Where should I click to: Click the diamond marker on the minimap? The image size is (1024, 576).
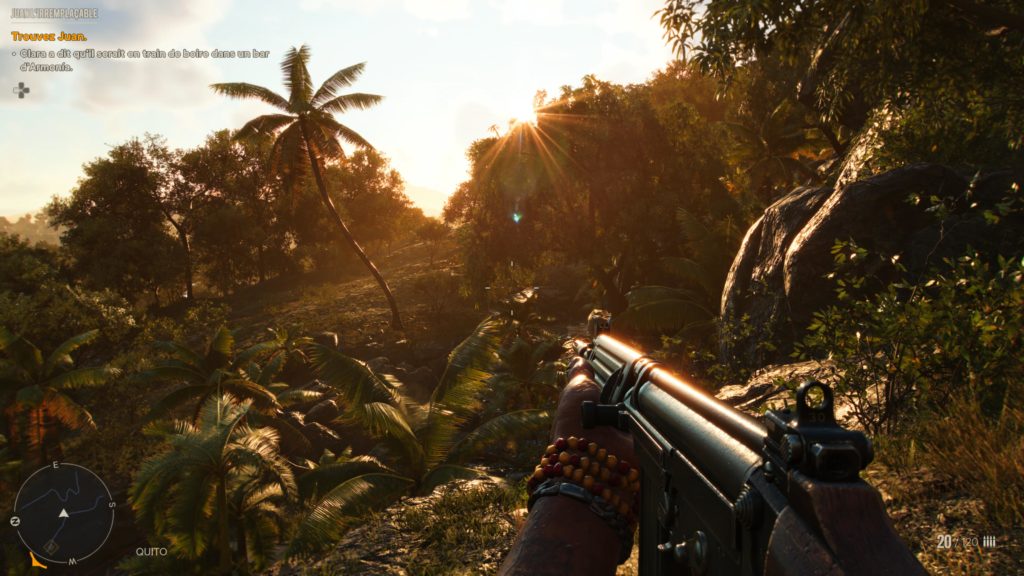[x=50, y=547]
